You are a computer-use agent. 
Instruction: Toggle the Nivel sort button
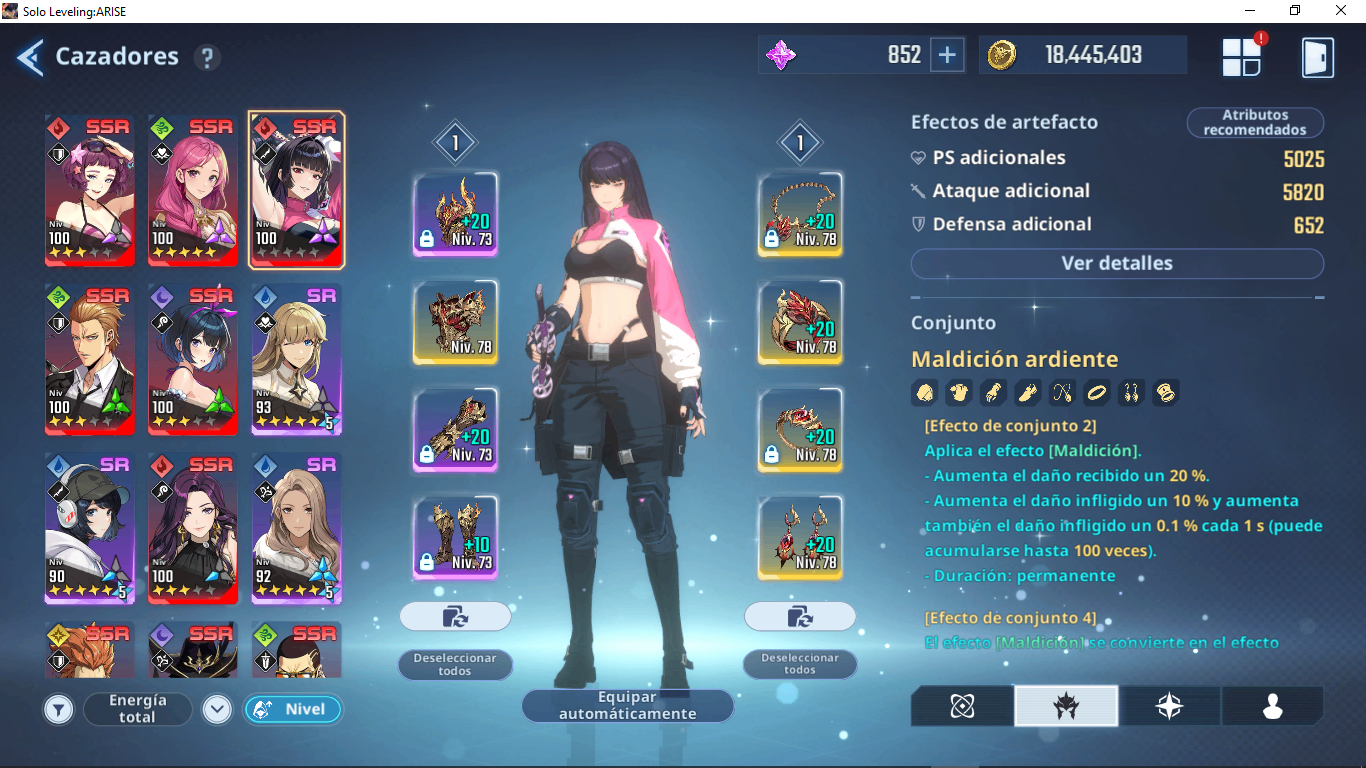point(292,709)
